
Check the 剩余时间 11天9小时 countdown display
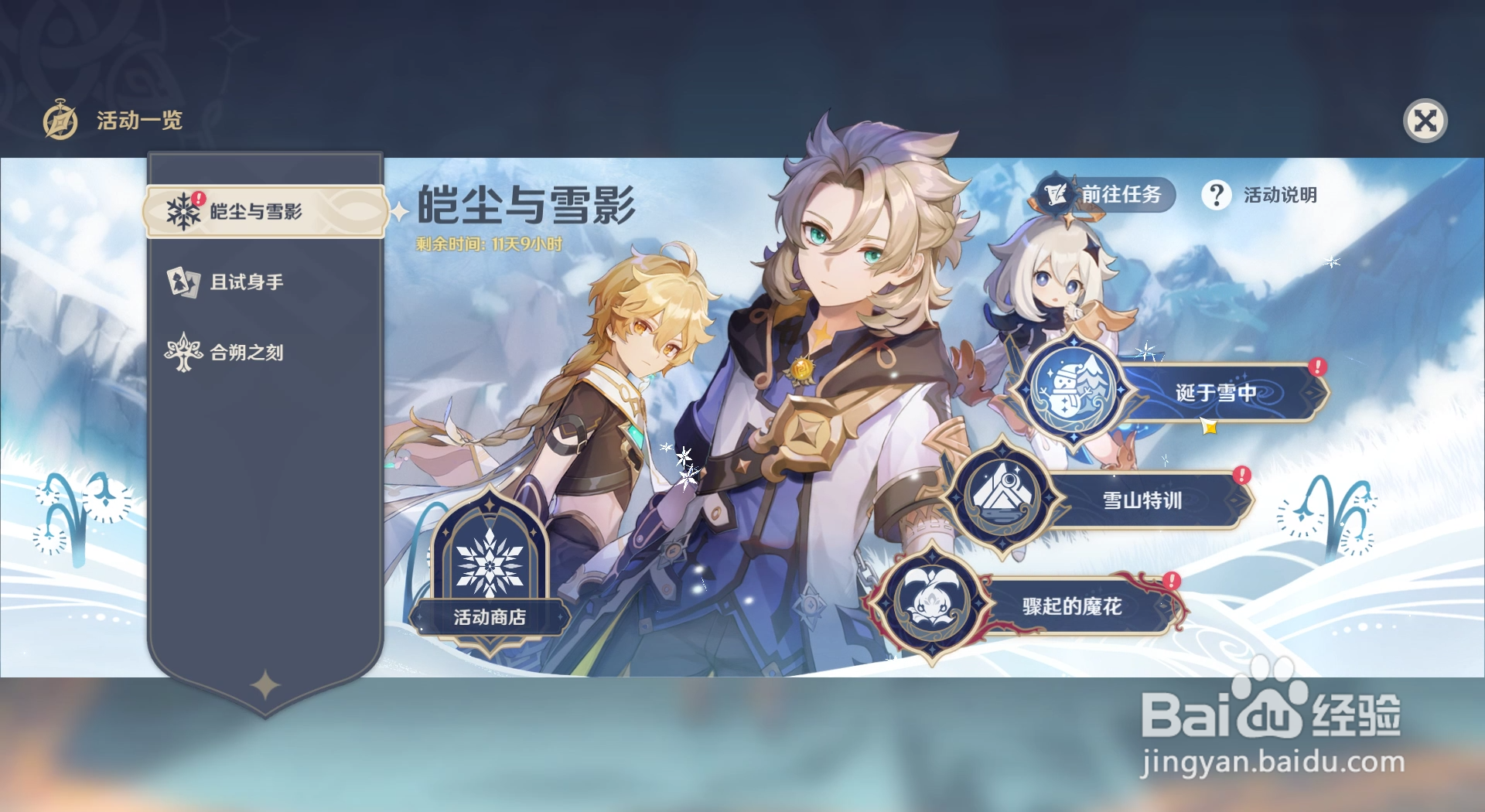(488, 242)
